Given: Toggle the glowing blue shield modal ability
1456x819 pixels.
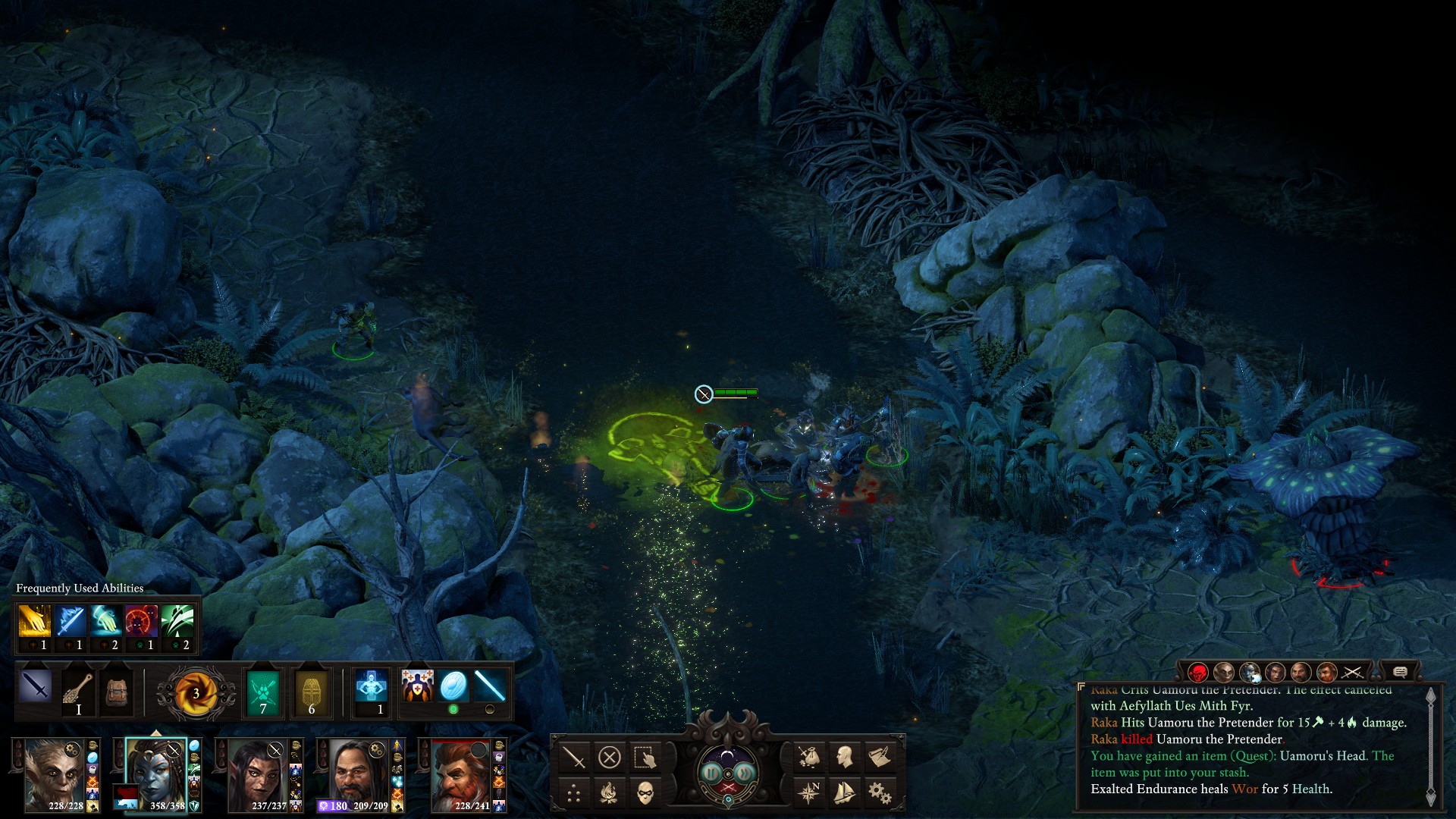Looking at the screenshot, I should [453, 687].
